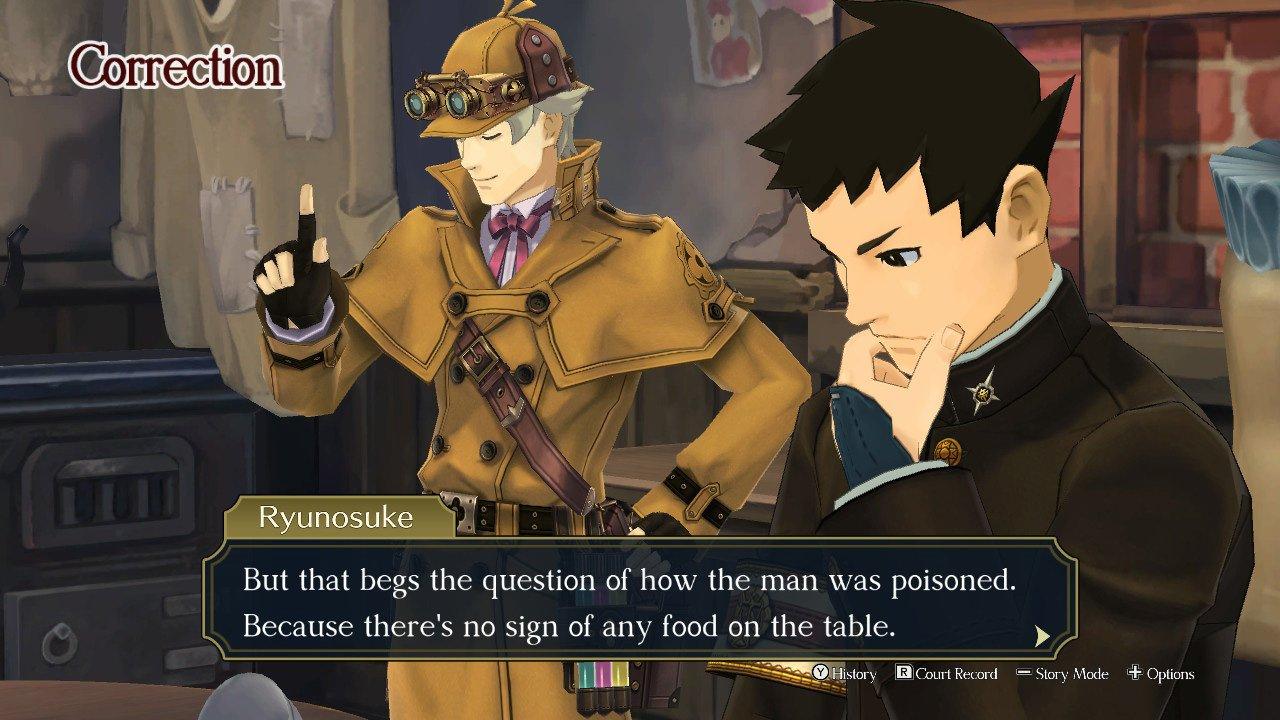Click the minus icon beside Story Mode
1280x720 pixels.
(x=1025, y=674)
